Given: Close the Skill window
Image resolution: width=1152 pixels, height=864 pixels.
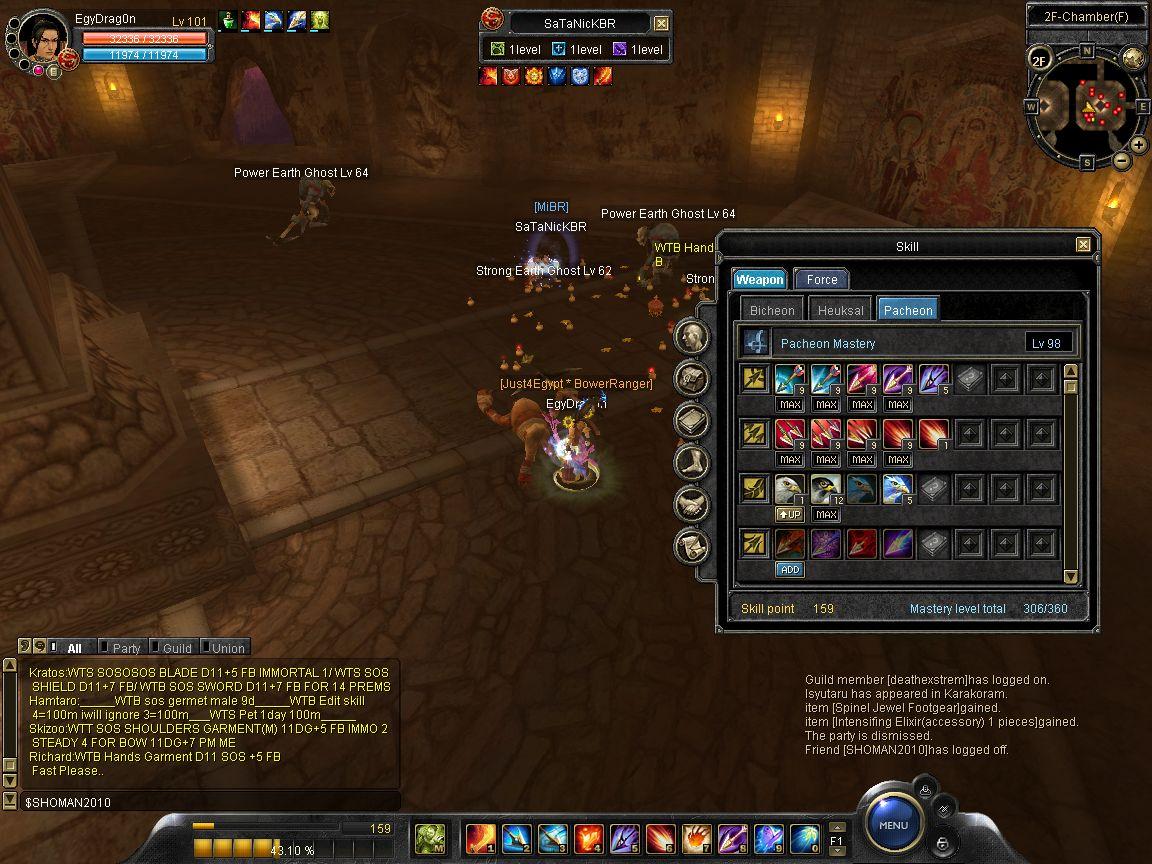Looking at the screenshot, I should point(1083,245).
